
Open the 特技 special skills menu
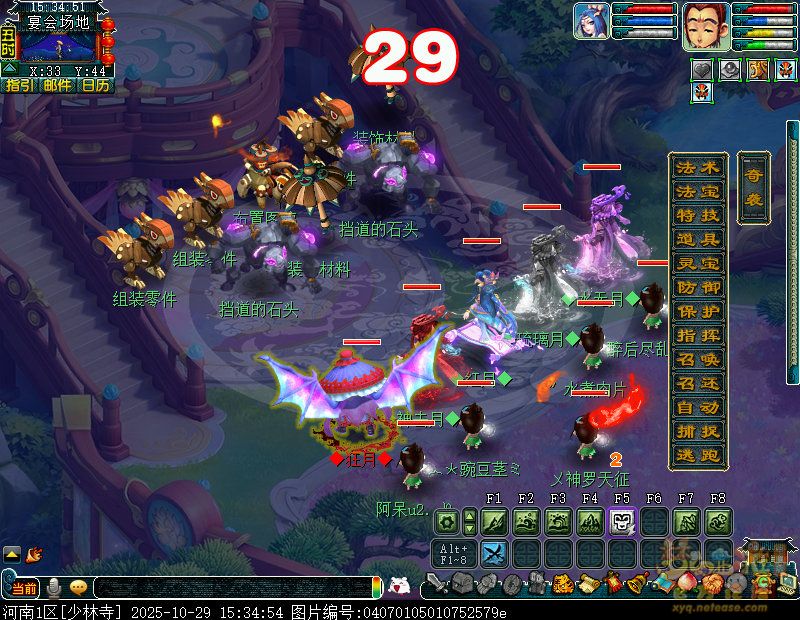click(x=698, y=215)
